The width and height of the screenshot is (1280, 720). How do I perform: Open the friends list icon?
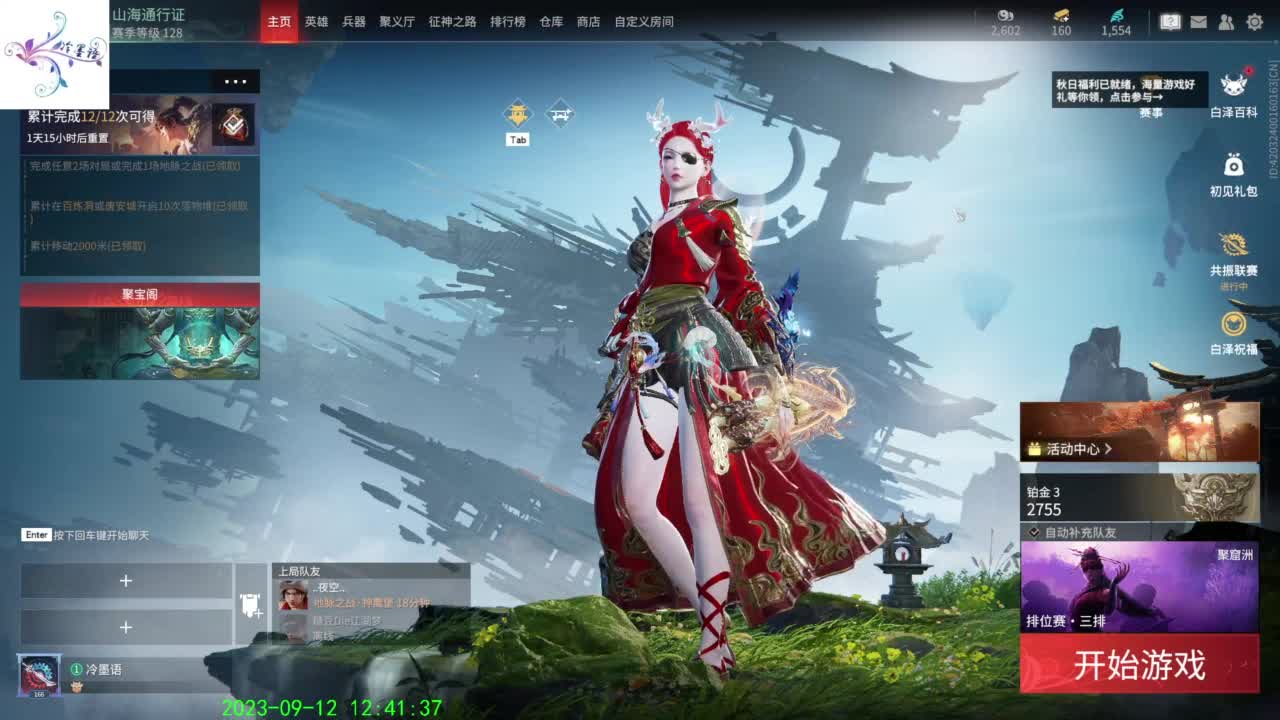pos(1226,20)
